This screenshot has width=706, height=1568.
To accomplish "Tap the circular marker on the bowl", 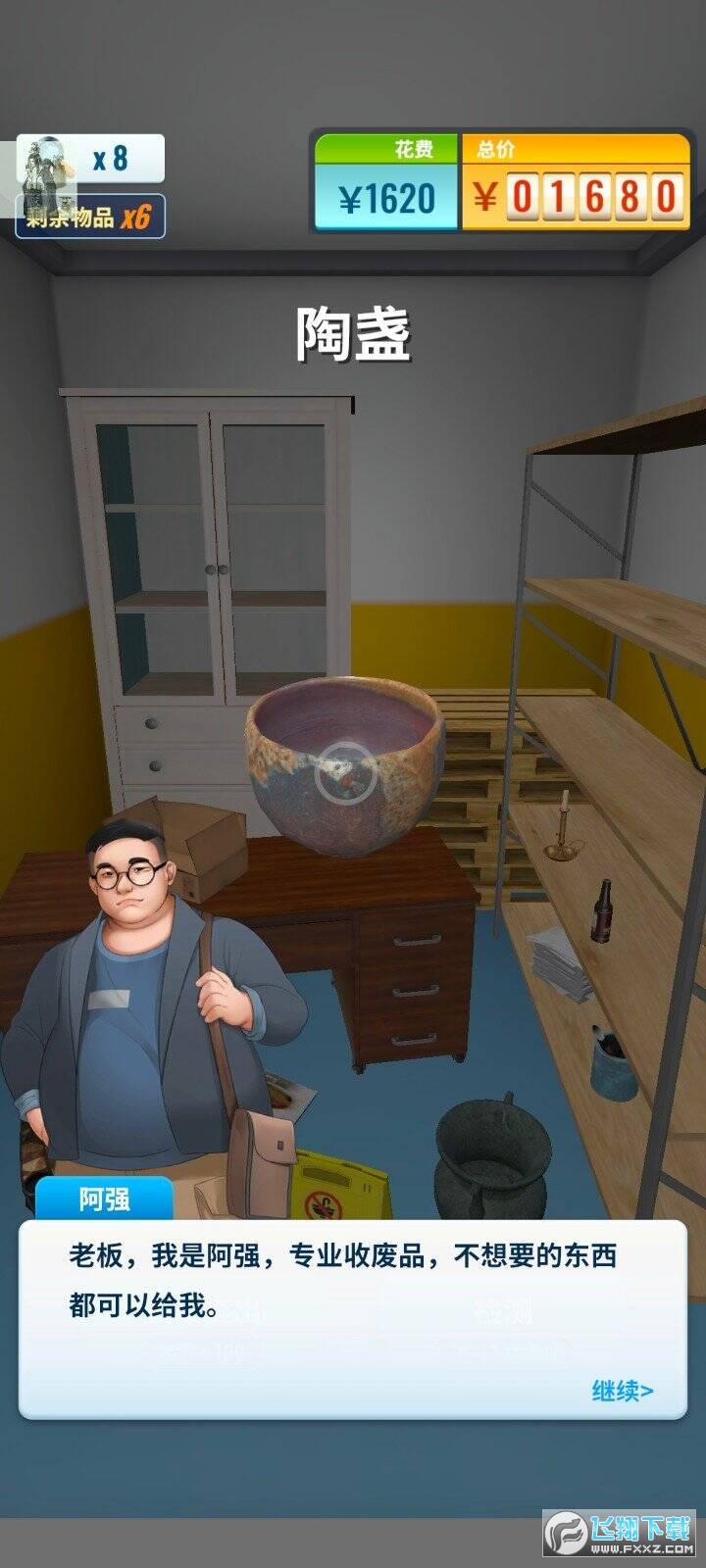I will click(345, 773).
